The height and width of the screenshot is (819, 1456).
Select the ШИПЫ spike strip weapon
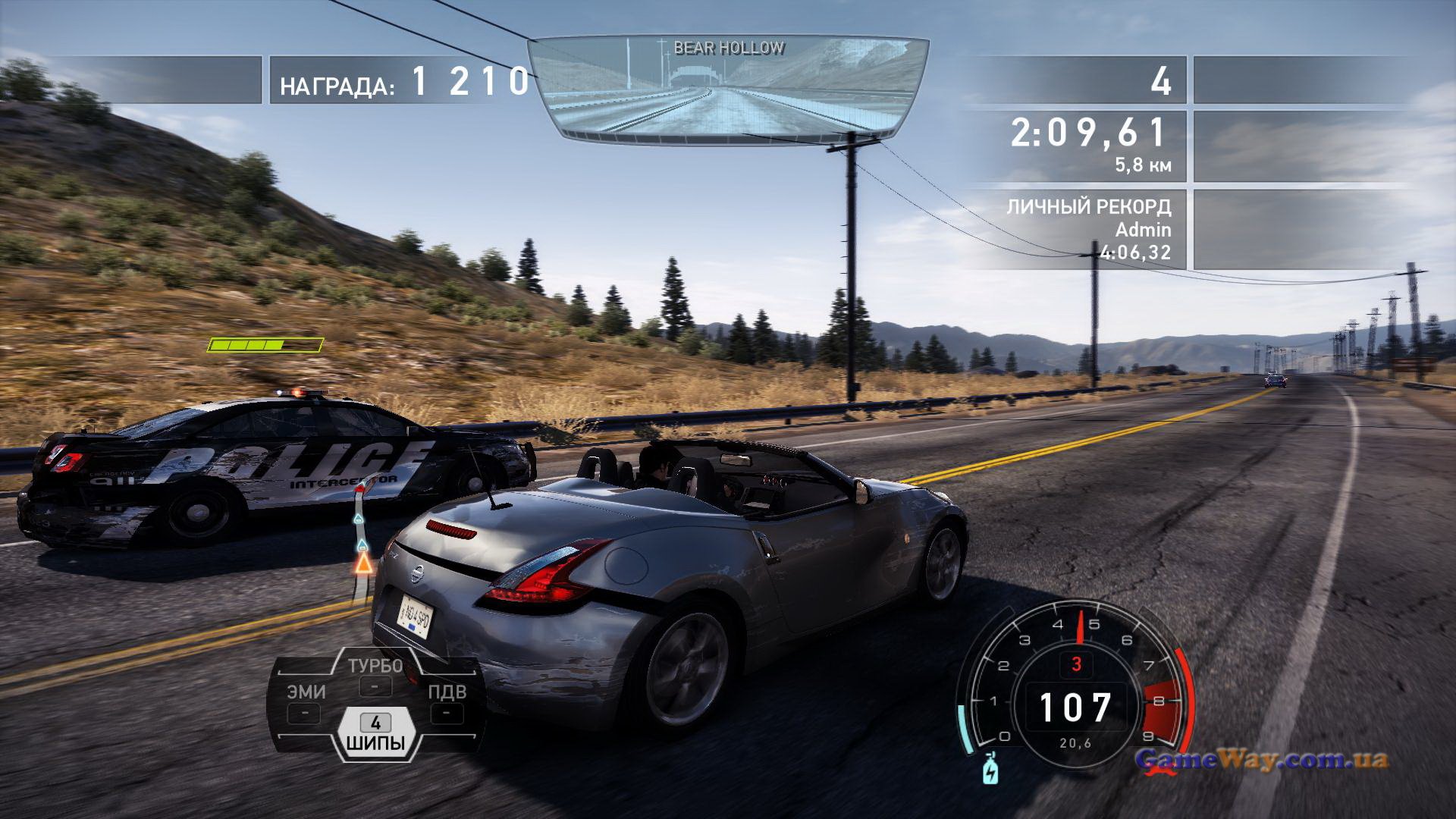point(375,733)
